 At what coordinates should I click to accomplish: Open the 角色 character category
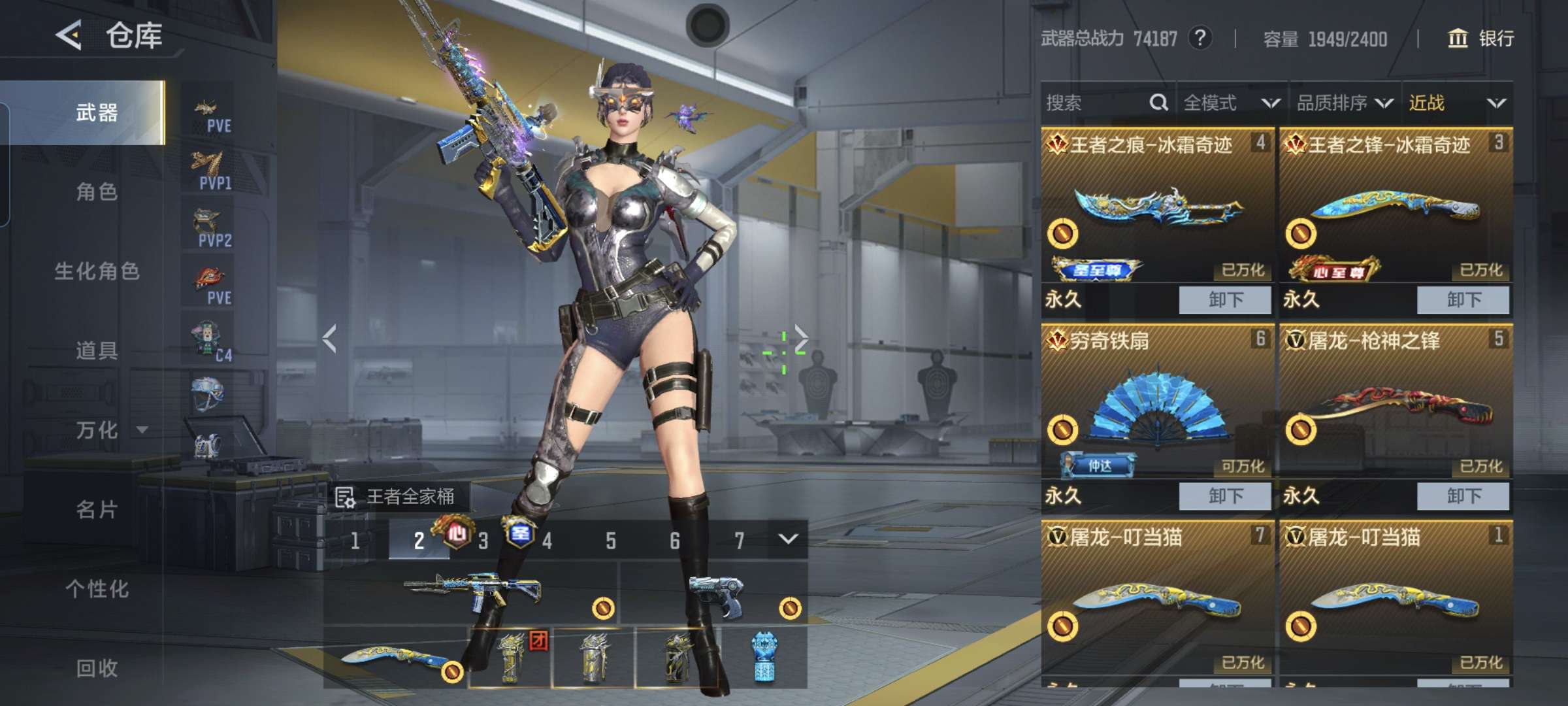pos(96,192)
